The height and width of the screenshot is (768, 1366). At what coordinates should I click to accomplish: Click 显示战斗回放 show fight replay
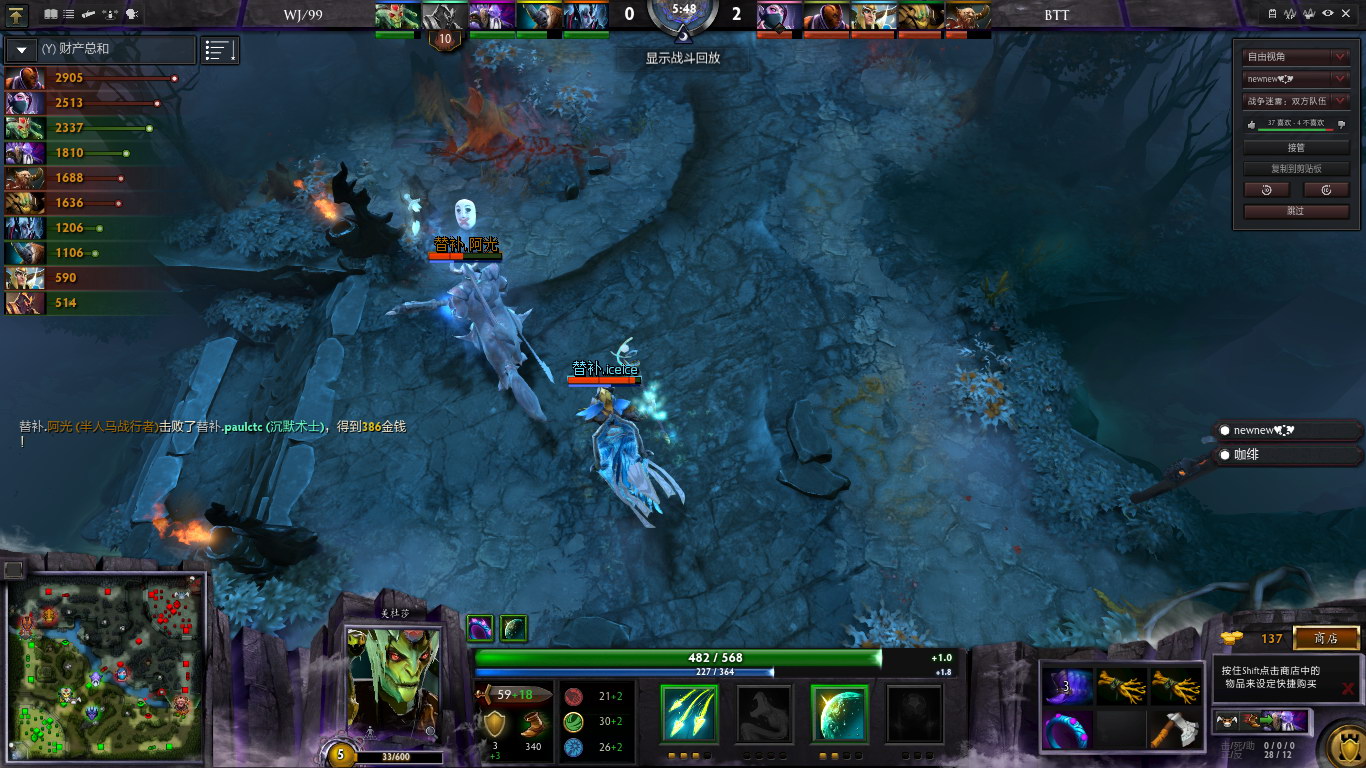coord(682,58)
